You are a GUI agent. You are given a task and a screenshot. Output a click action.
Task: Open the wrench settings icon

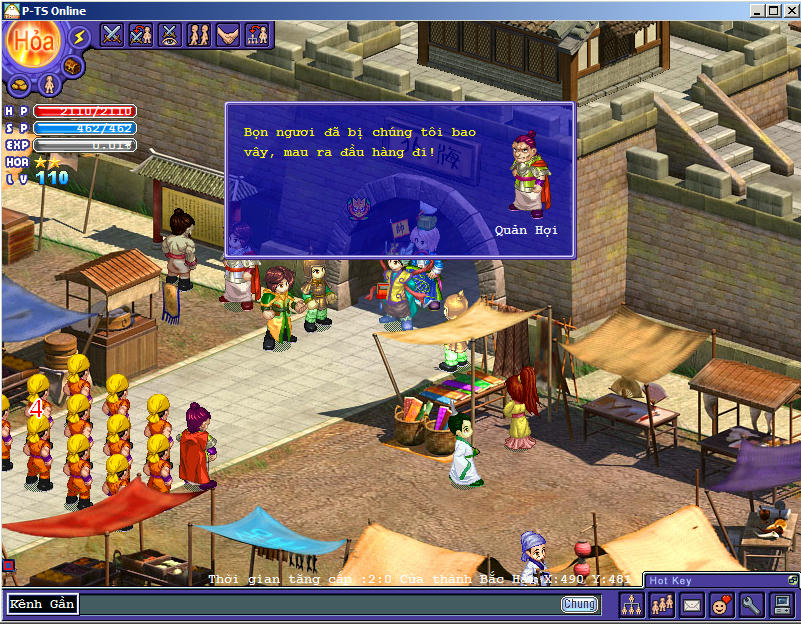751,604
